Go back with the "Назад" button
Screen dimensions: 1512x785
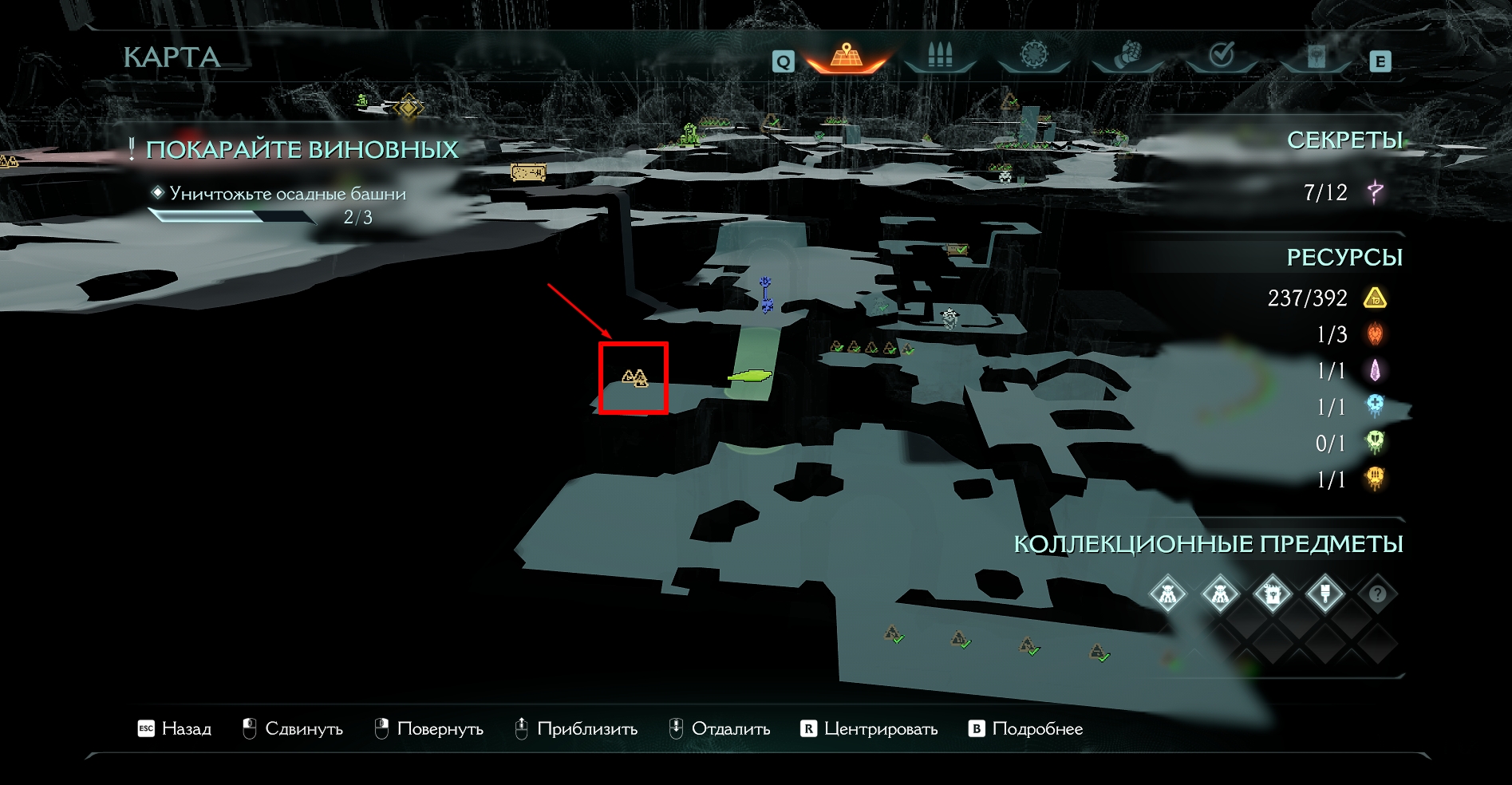(x=175, y=728)
